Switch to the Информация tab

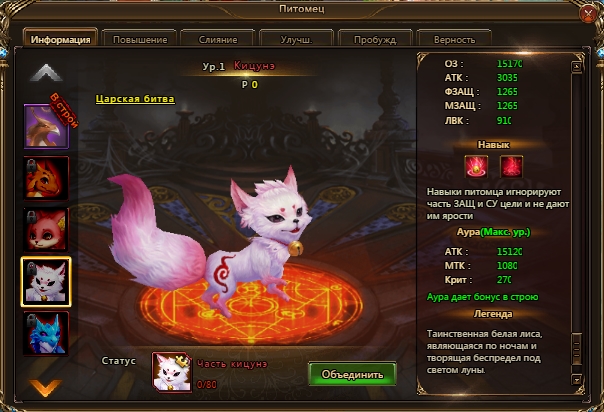coord(60,39)
